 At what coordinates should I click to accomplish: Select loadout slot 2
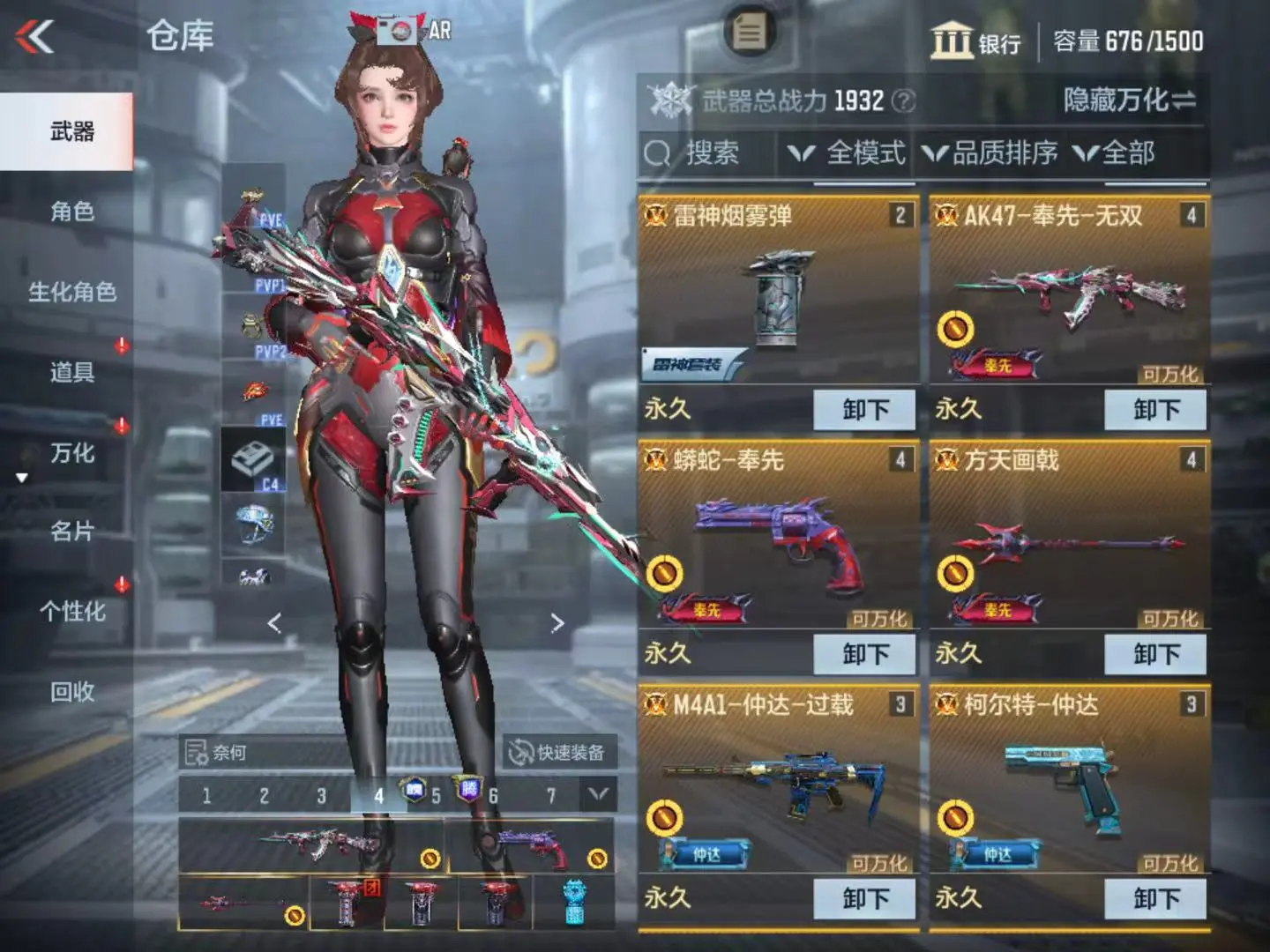tap(264, 796)
